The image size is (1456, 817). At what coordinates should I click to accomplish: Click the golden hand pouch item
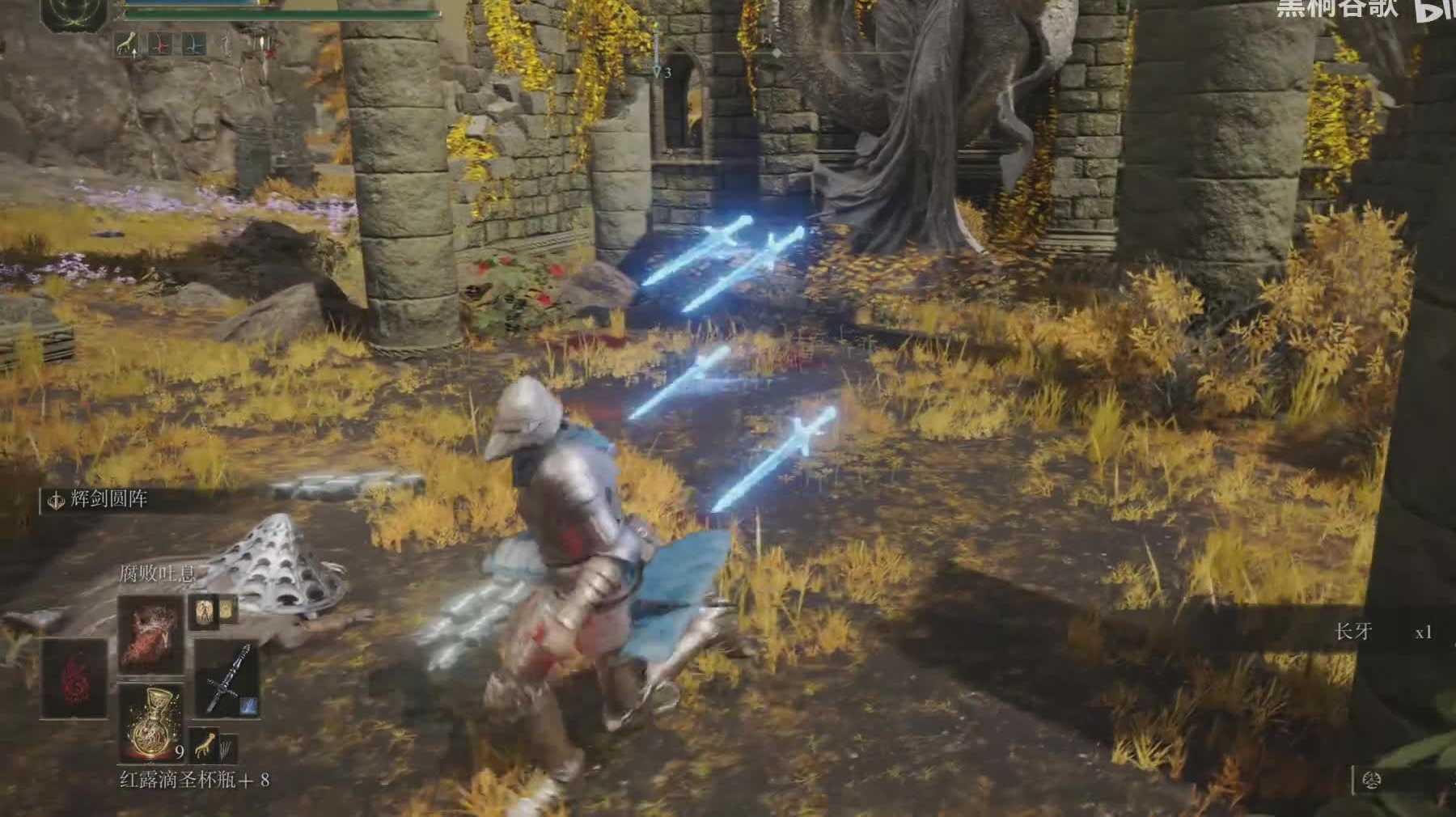point(201,744)
